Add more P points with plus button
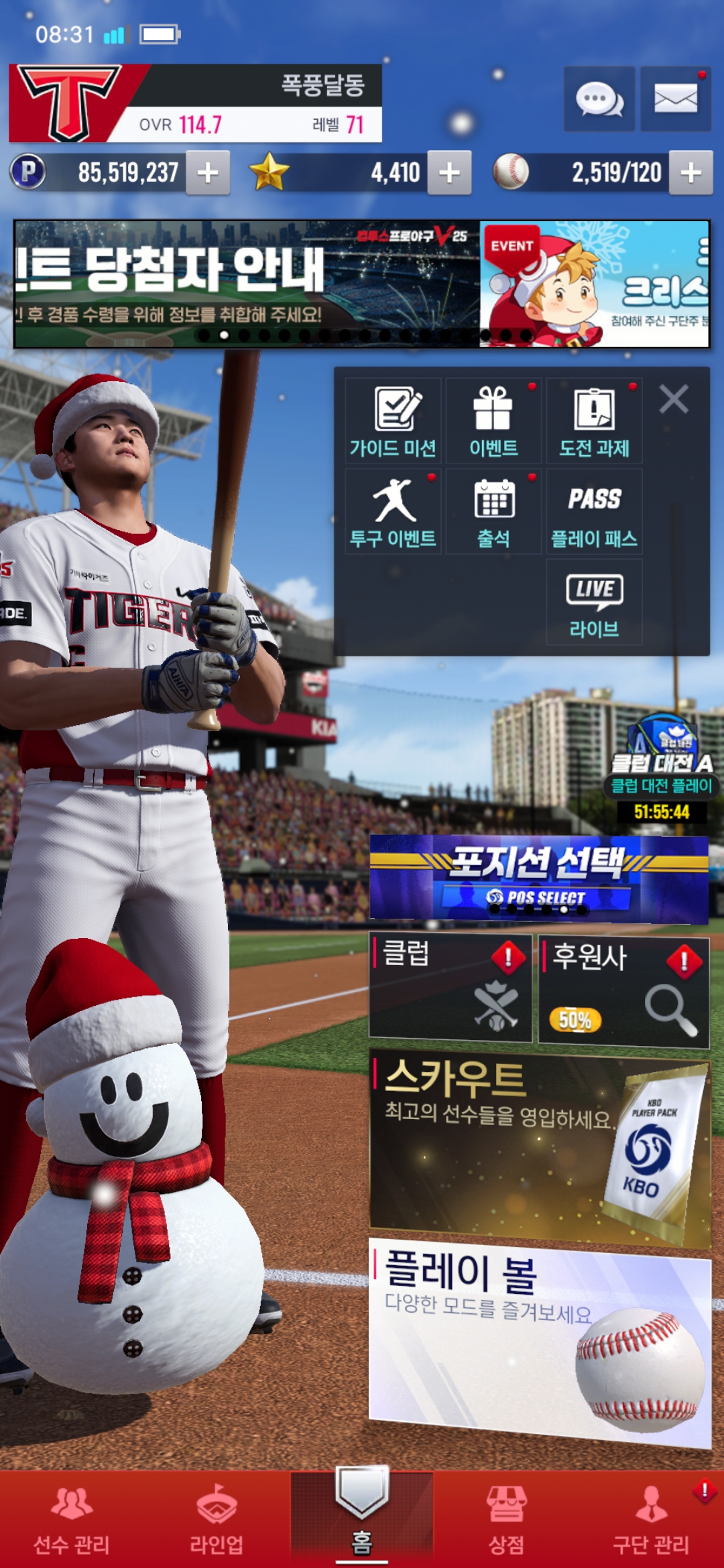This screenshot has height=1568, width=724. point(208,173)
